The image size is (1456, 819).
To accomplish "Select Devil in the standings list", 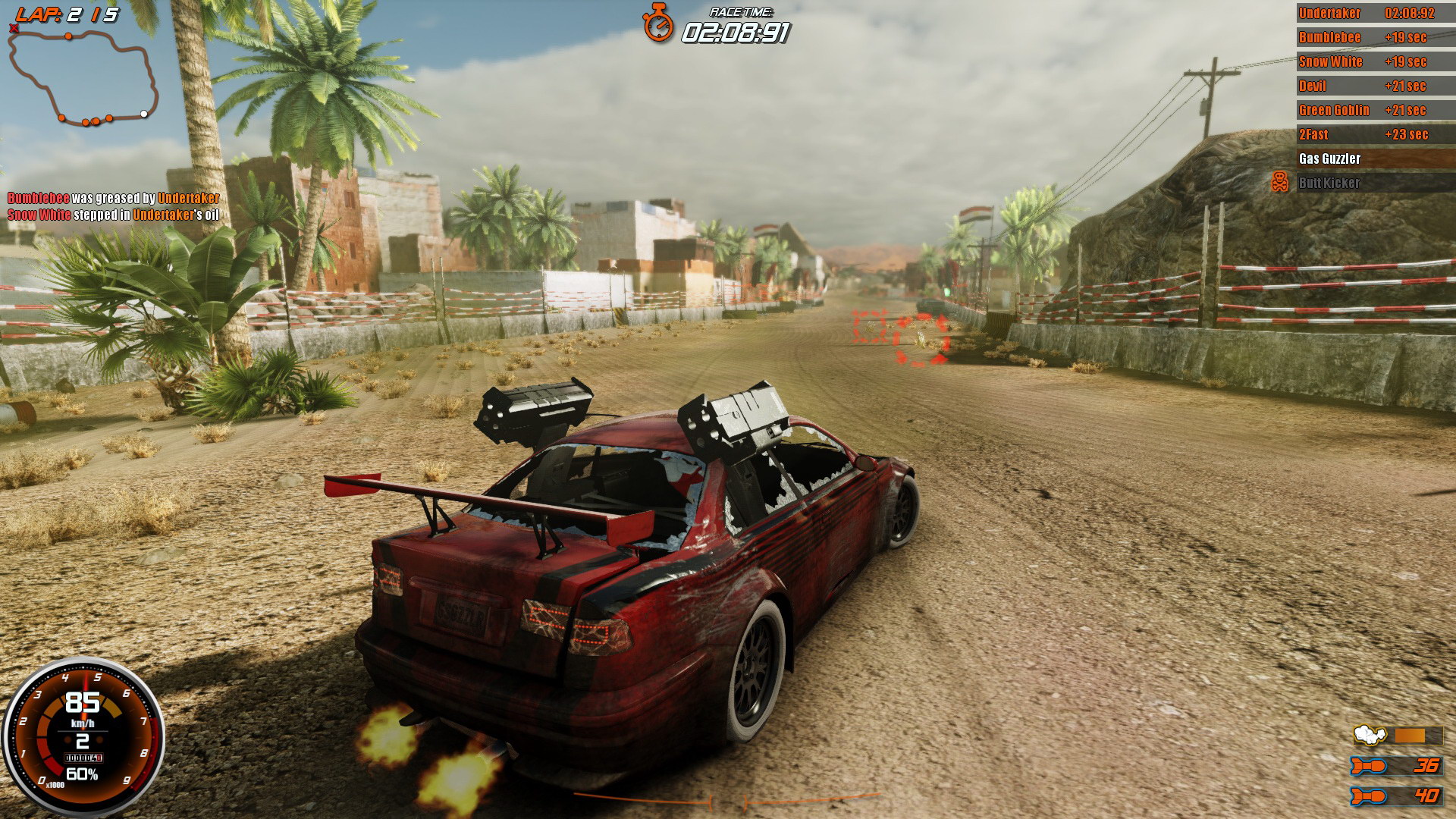I will pyautogui.click(x=1313, y=86).
